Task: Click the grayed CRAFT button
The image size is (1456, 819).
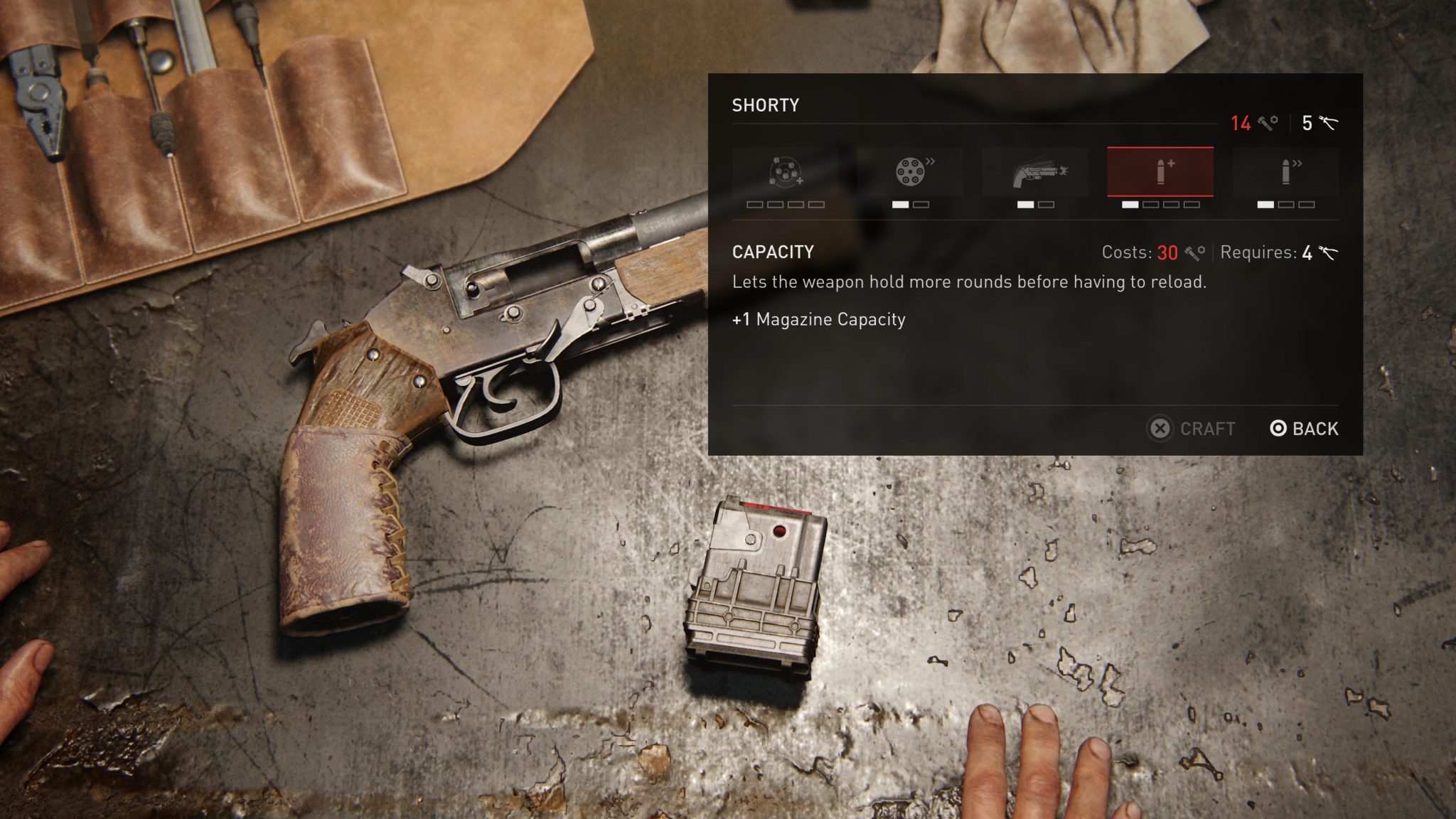Action: click(1206, 429)
